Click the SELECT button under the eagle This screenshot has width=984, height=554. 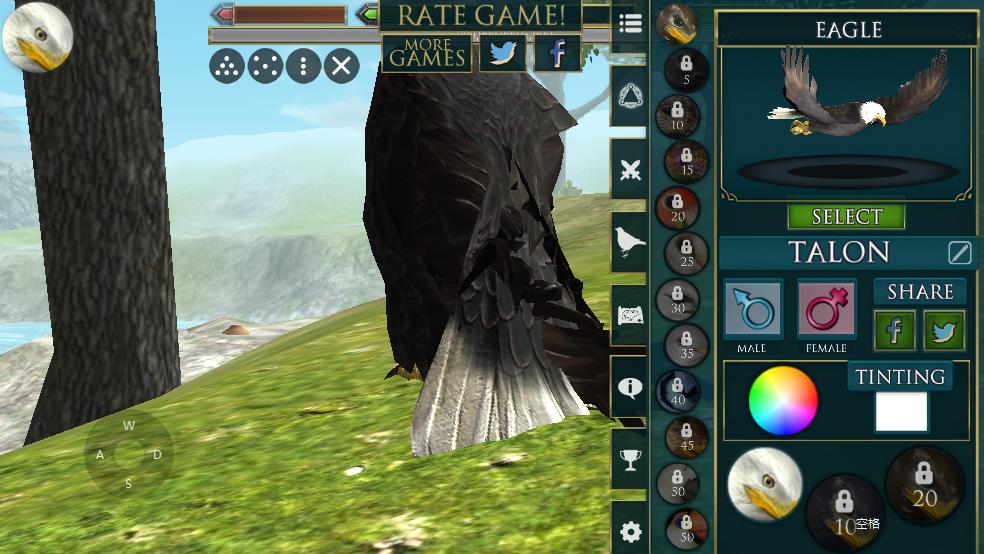point(846,217)
